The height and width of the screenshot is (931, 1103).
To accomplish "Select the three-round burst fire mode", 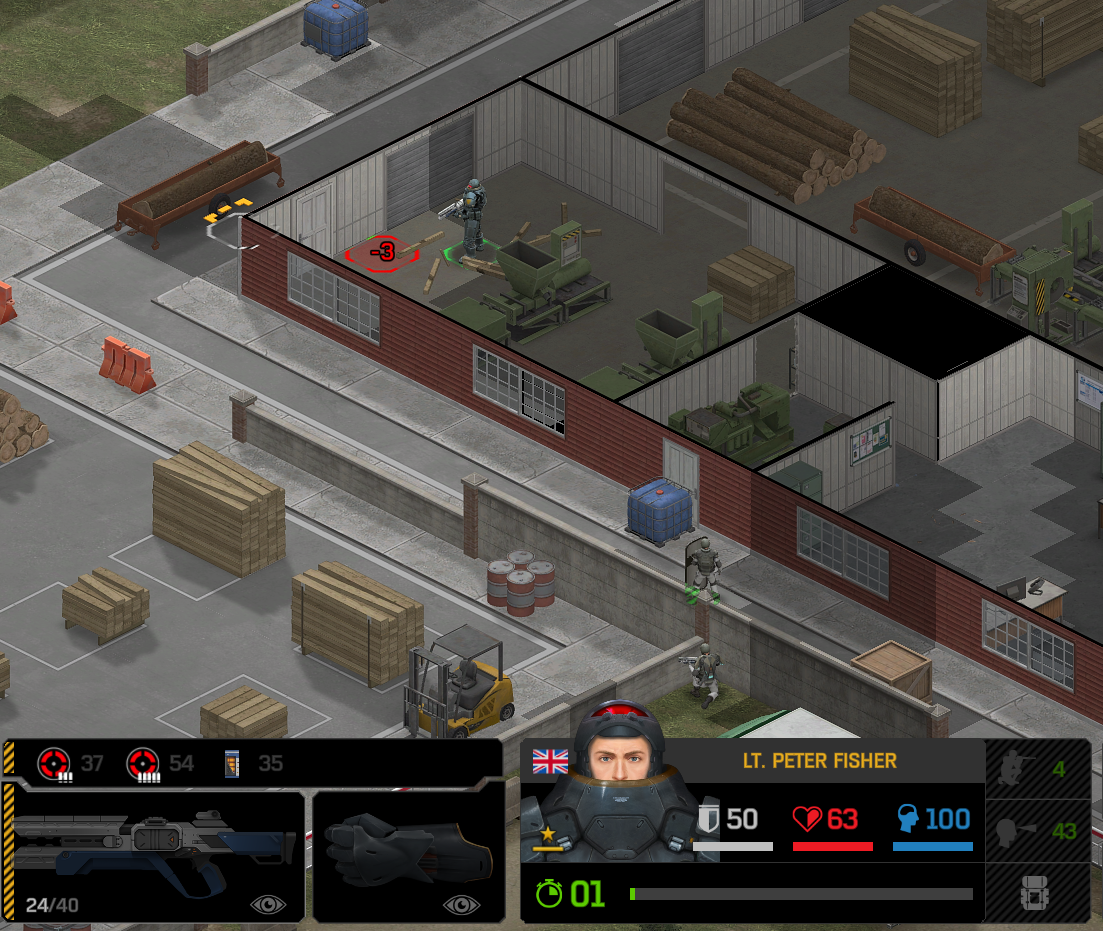I will [53, 765].
